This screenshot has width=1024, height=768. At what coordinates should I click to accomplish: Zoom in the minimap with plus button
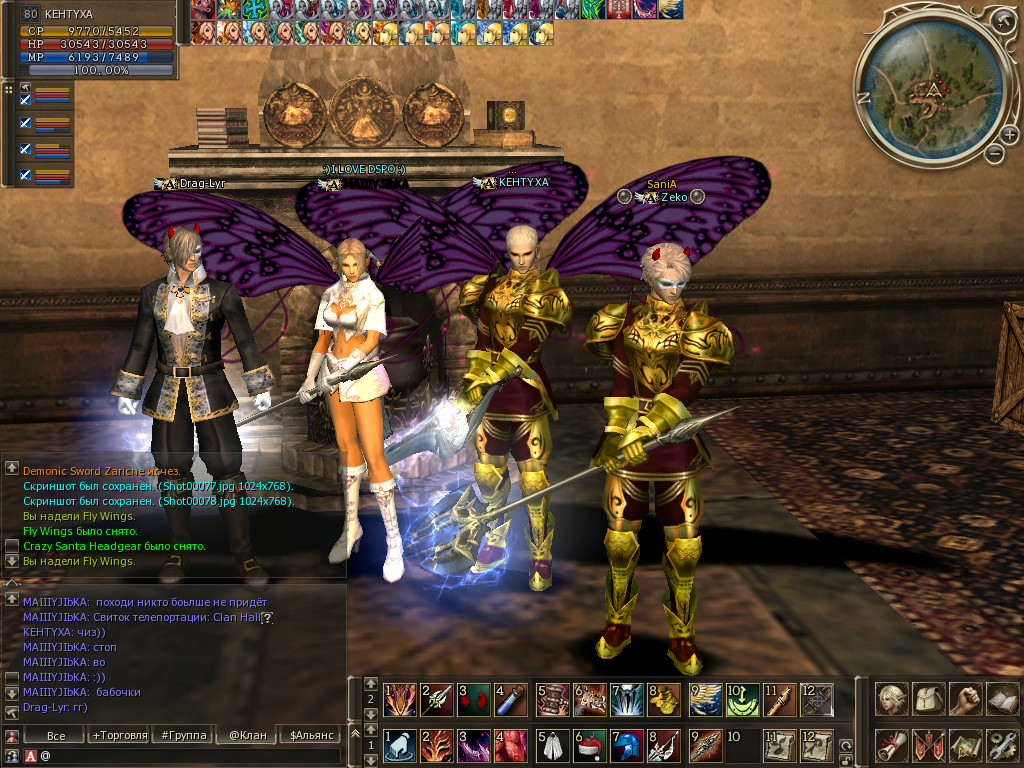pos(1010,136)
